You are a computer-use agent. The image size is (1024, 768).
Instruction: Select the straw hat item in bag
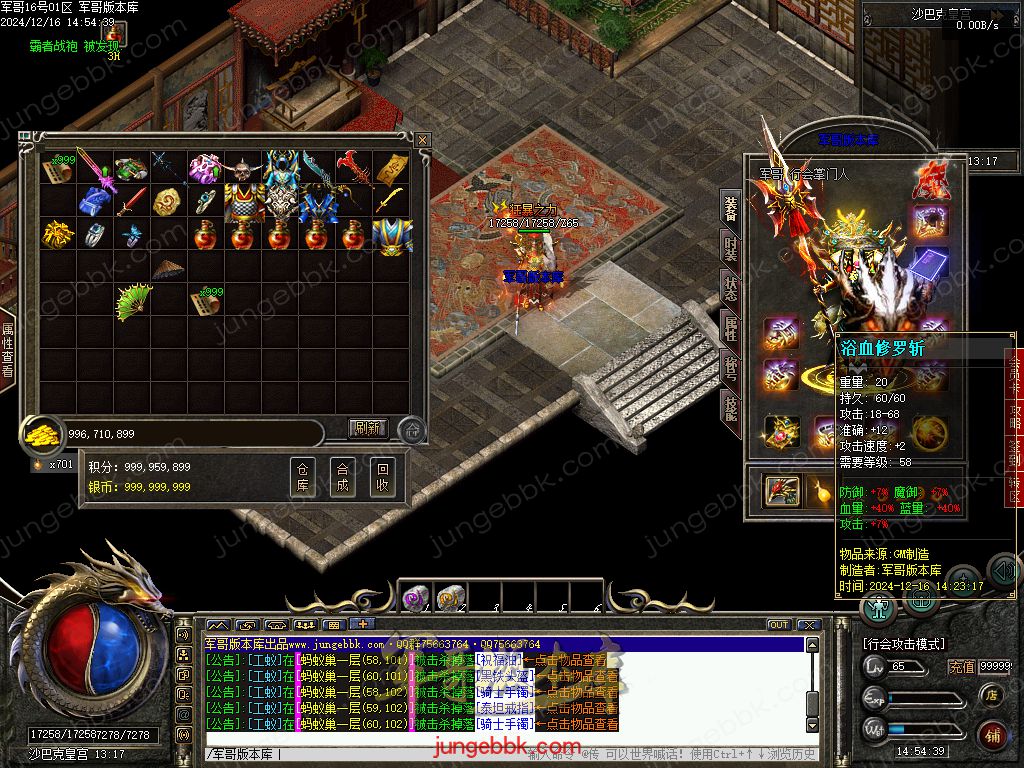[x=167, y=268]
